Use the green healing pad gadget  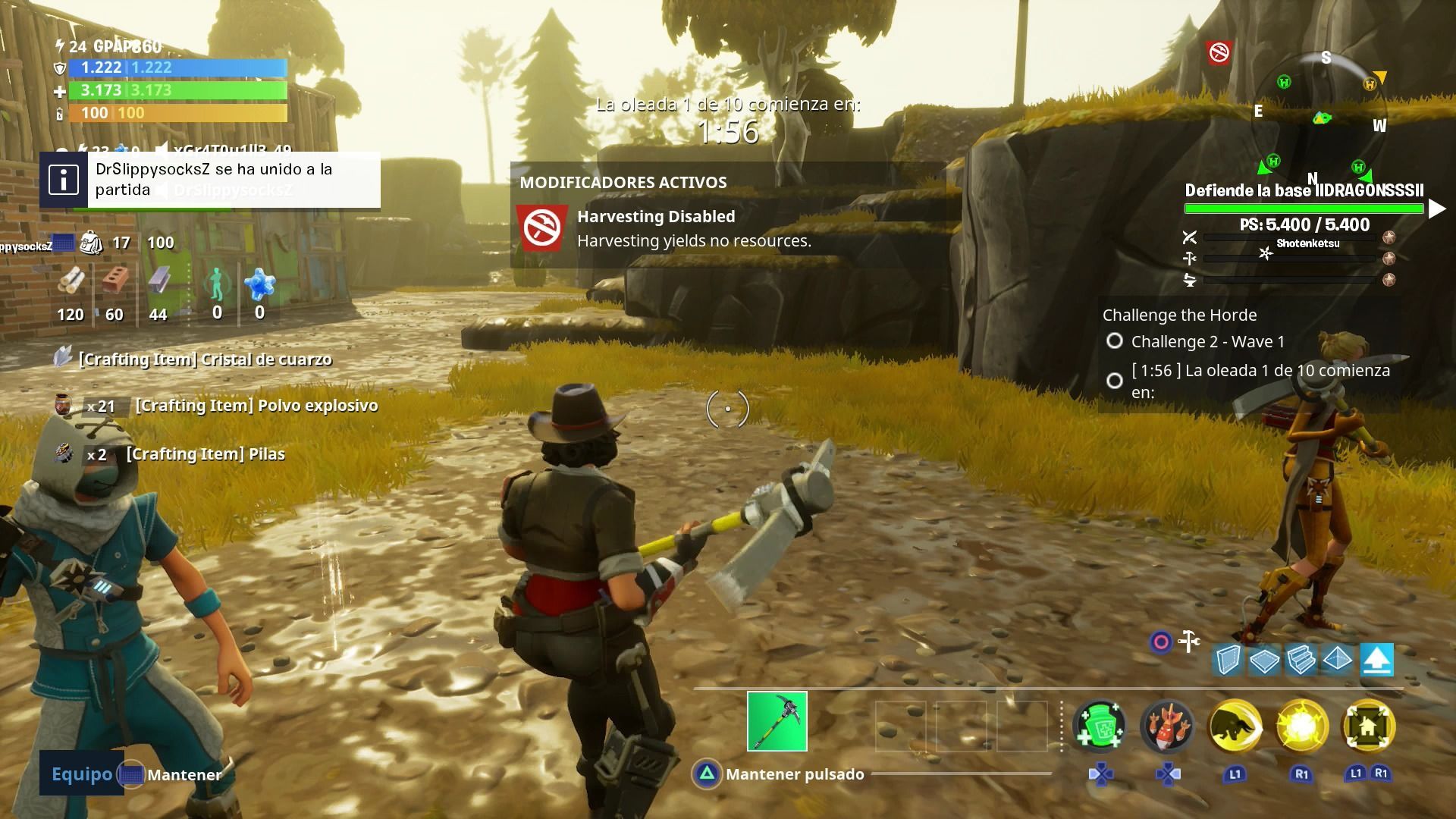(1099, 726)
